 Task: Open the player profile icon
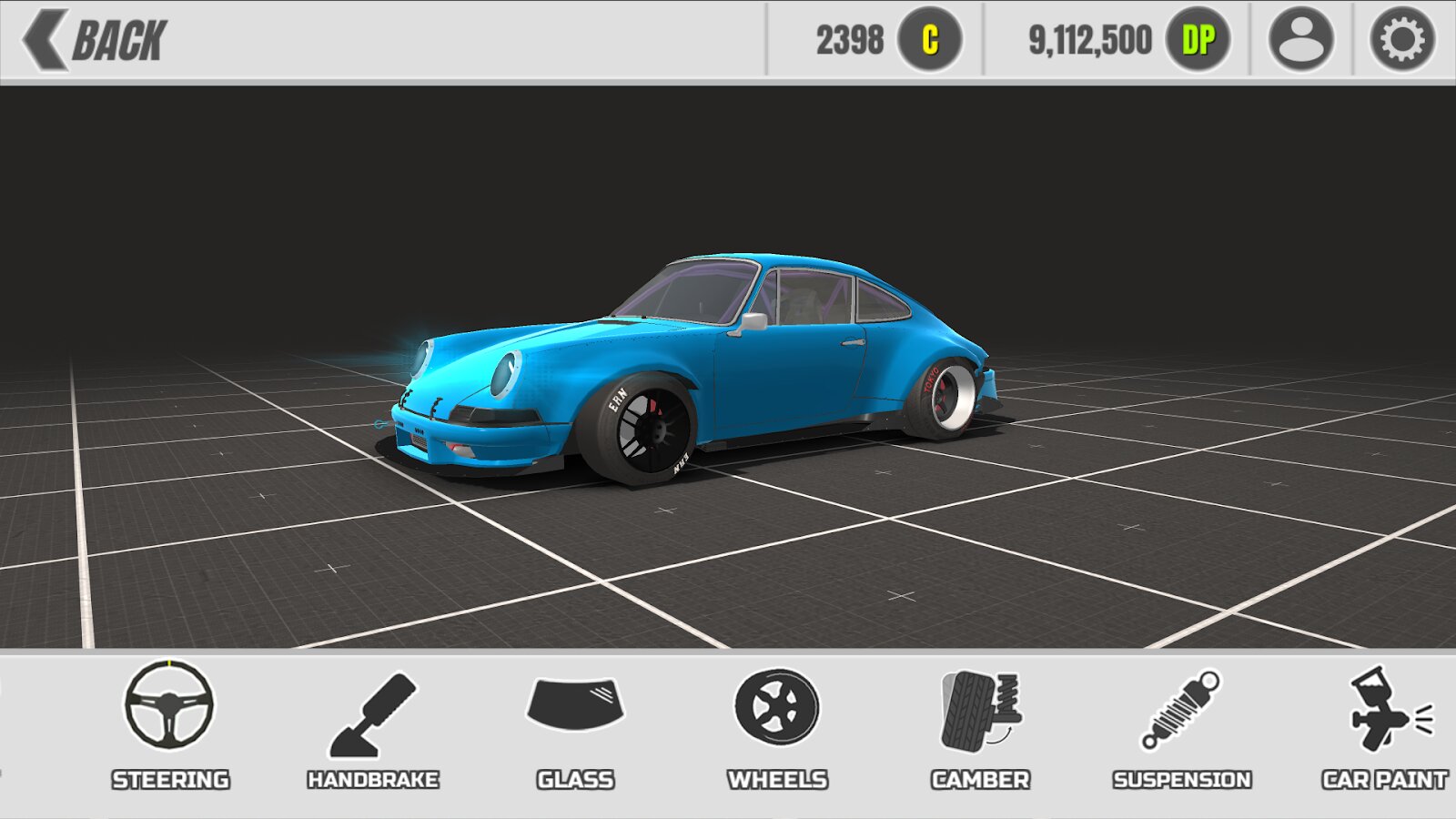point(1300,40)
